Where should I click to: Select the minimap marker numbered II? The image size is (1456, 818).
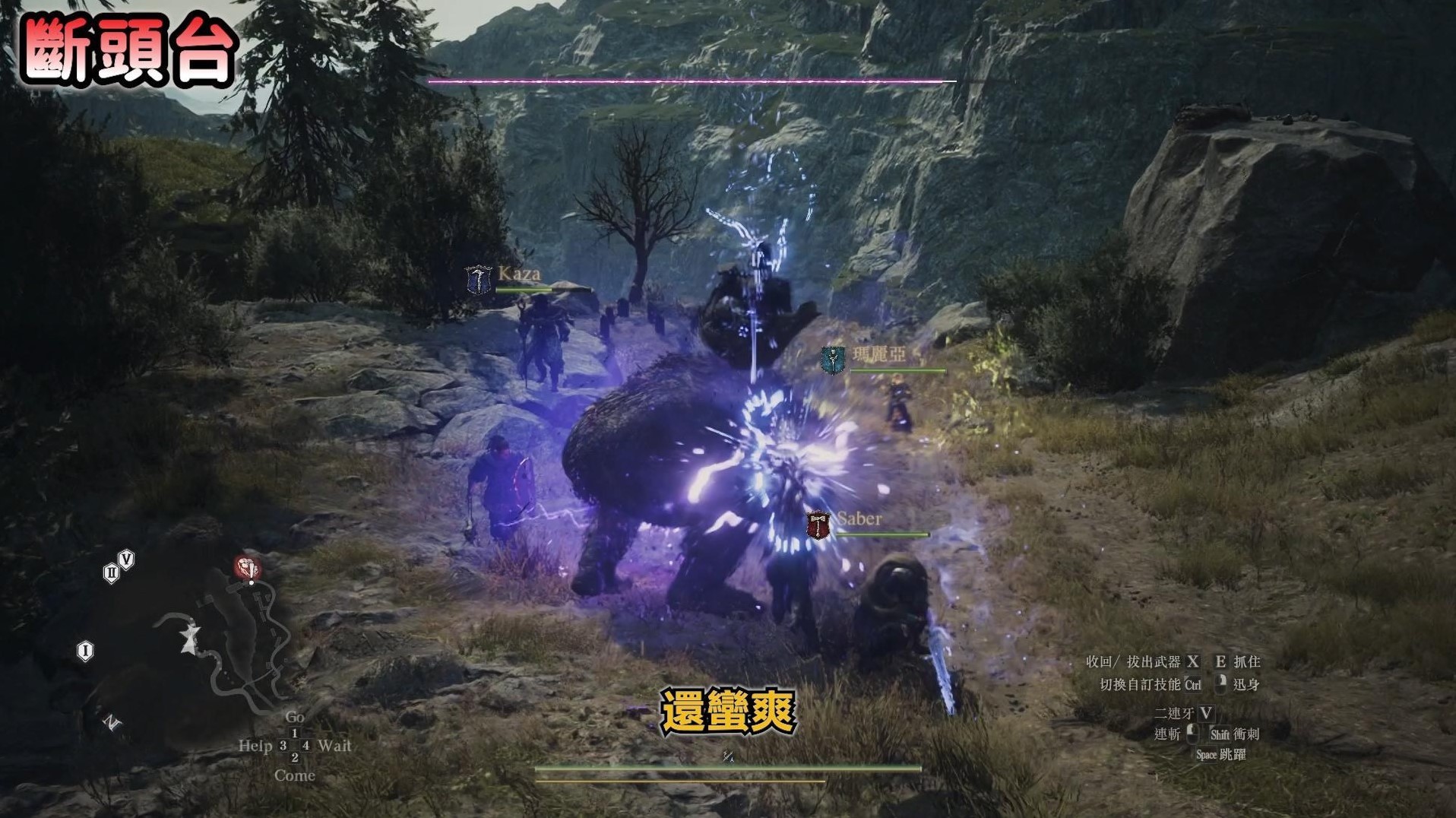pos(111,572)
